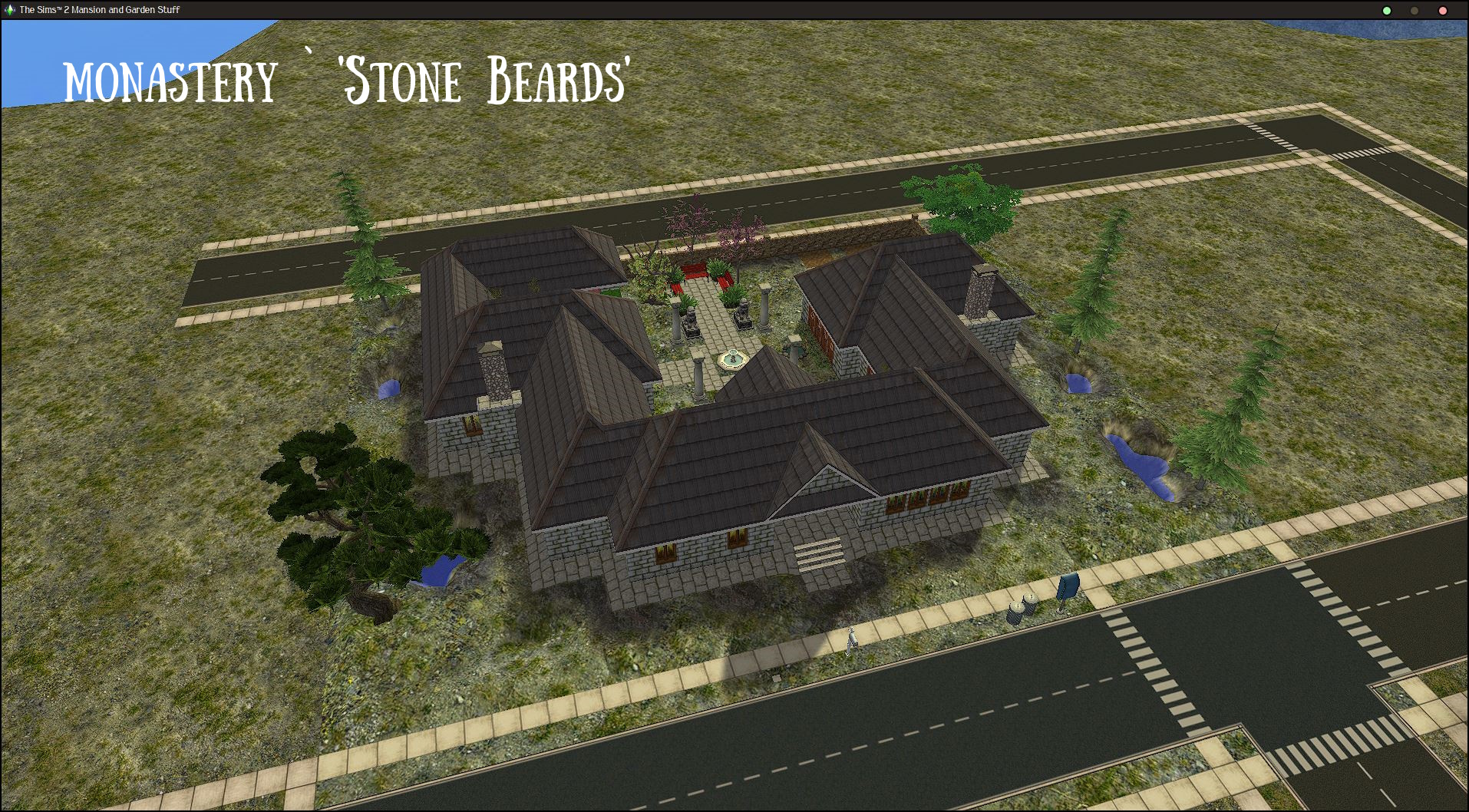Click the green maximize dot in the title bar

(1386, 11)
